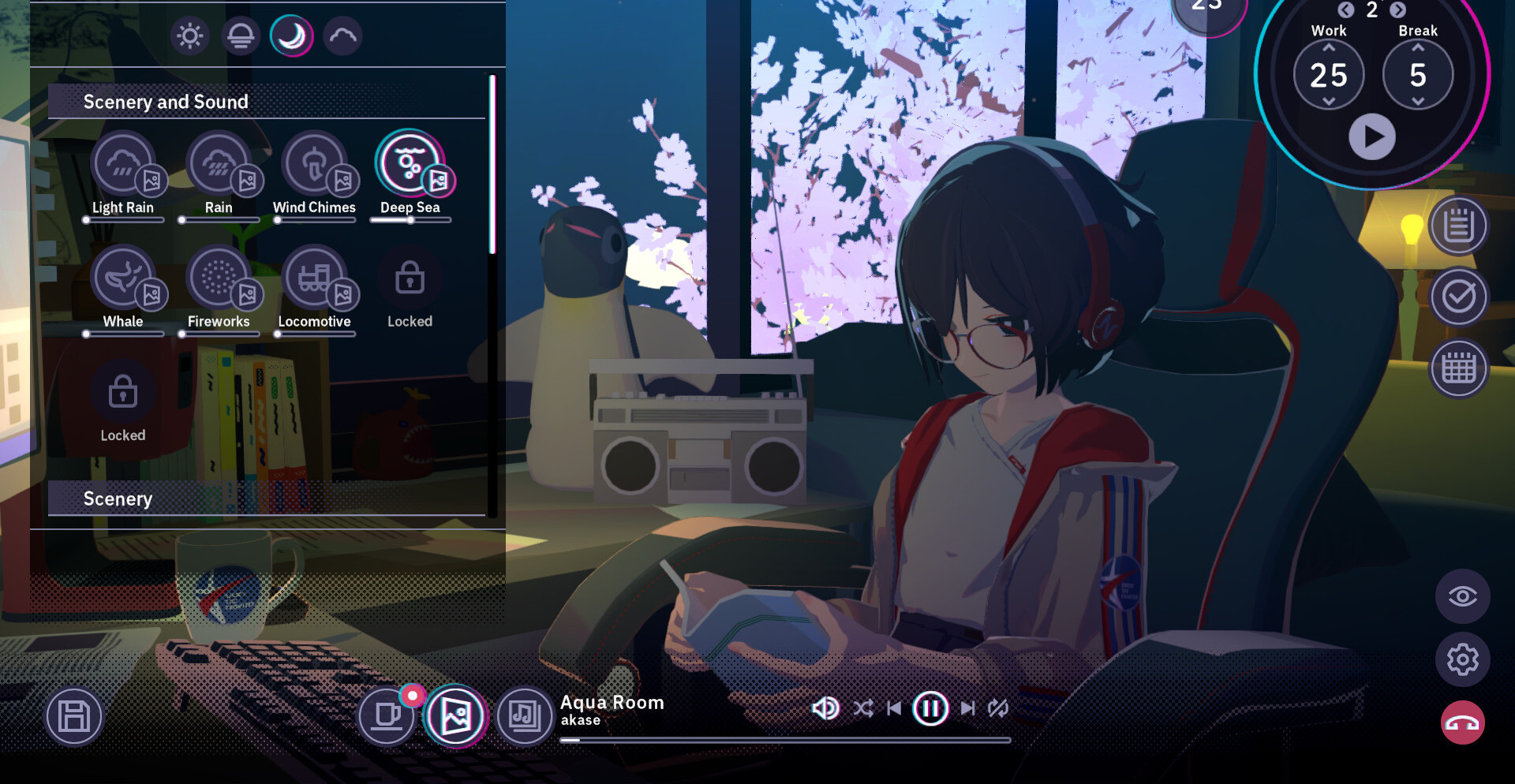Select the sun daytime lighting icon
The height and width of the screenshot is (784, 1515).
point(189,36)
